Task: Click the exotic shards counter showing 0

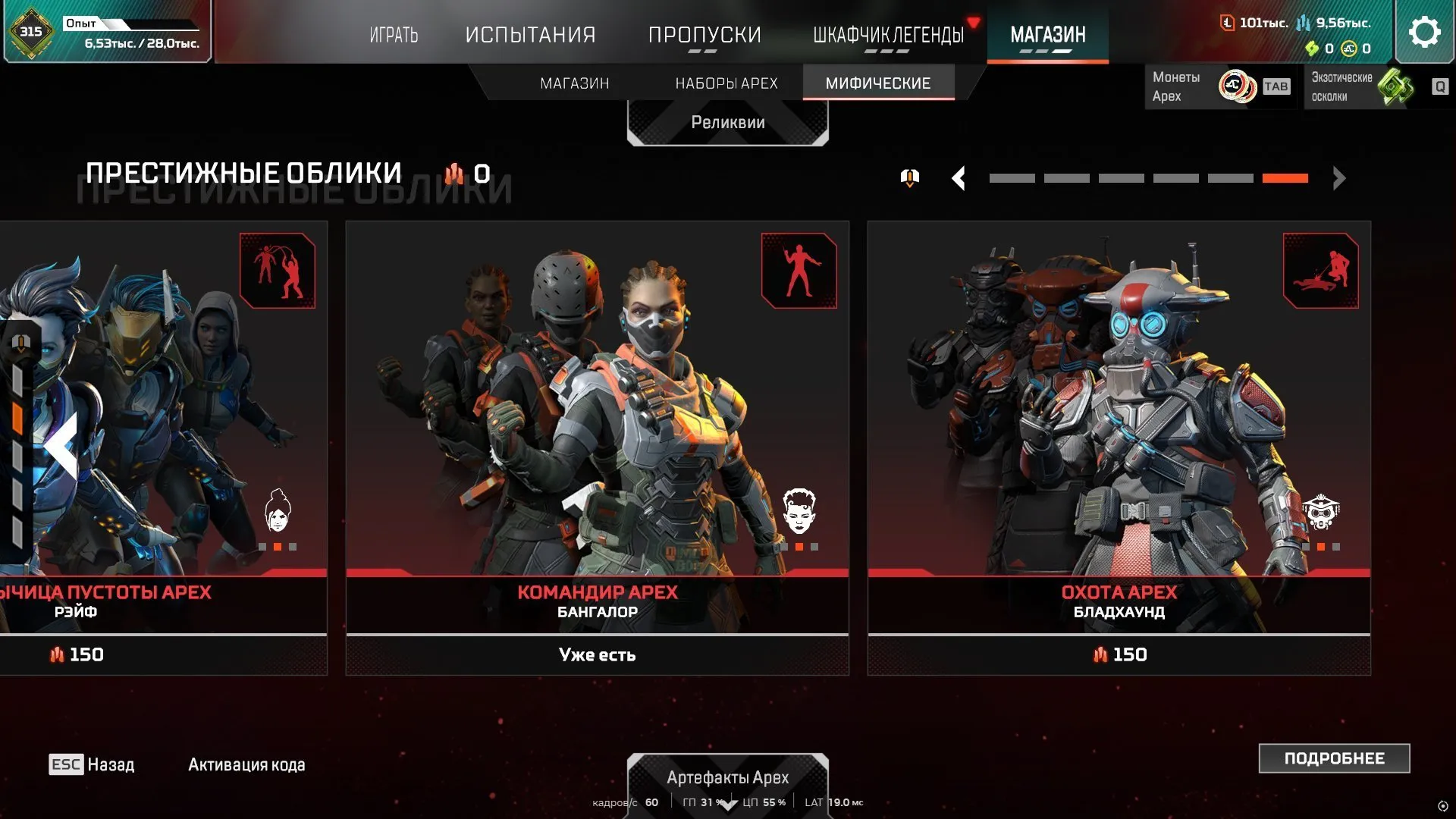Action: (1326, 48)
